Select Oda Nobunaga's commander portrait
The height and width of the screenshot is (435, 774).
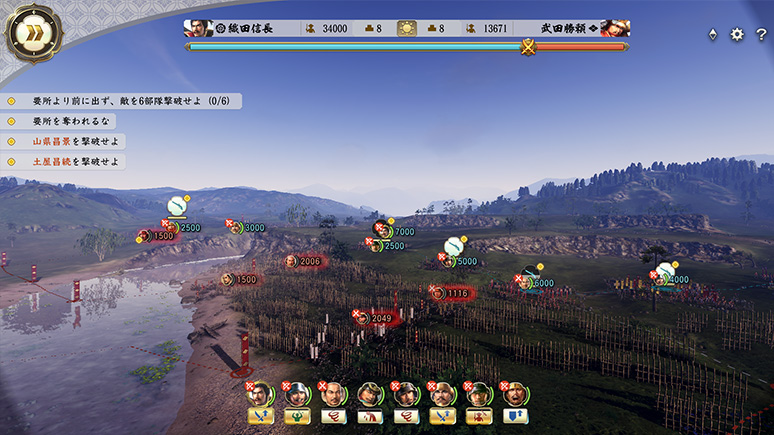coord(197,28)
